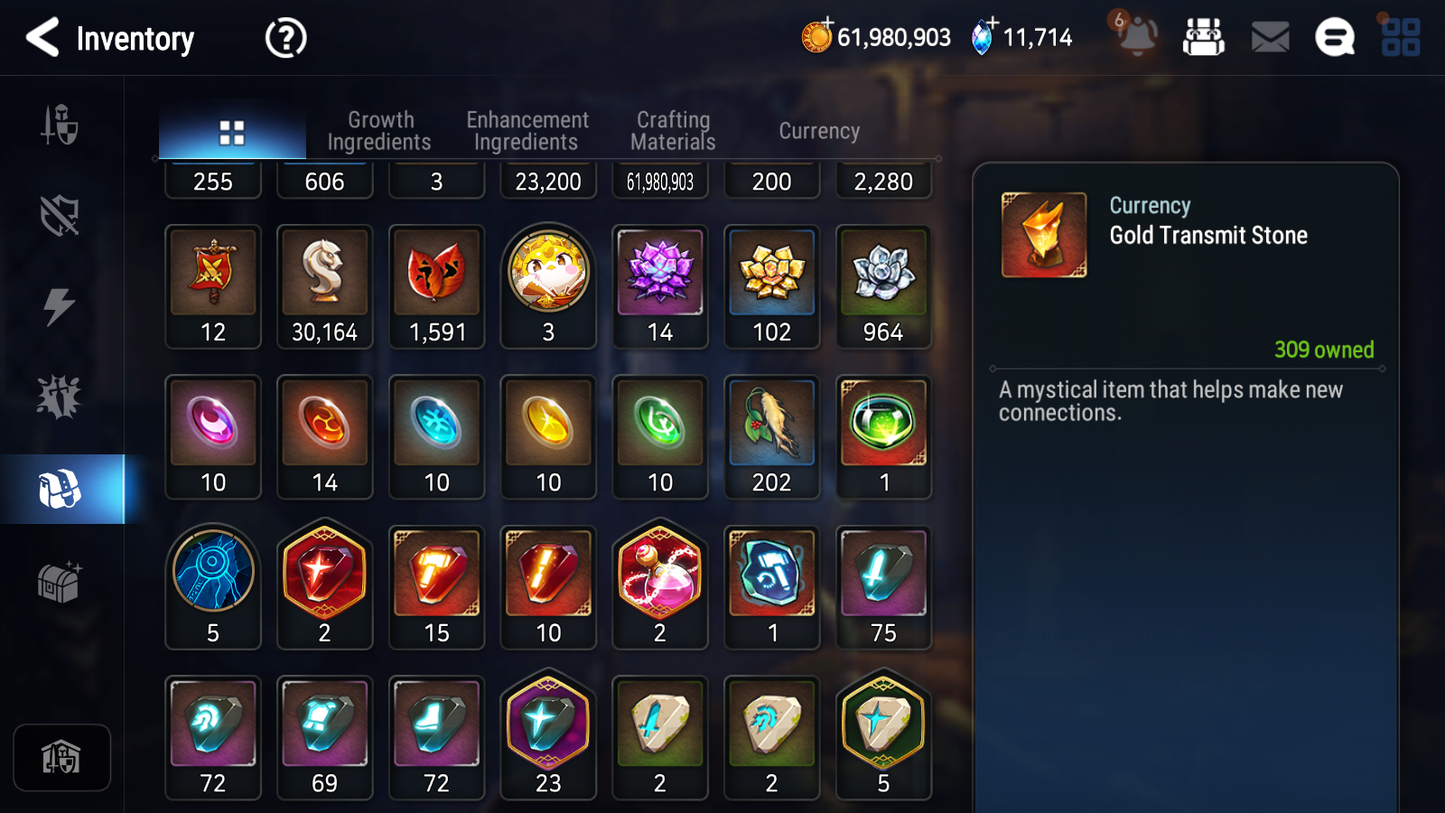Tap the fortress icon at sidebar bottom
The image size is (1445, 813).
point(62,758)
